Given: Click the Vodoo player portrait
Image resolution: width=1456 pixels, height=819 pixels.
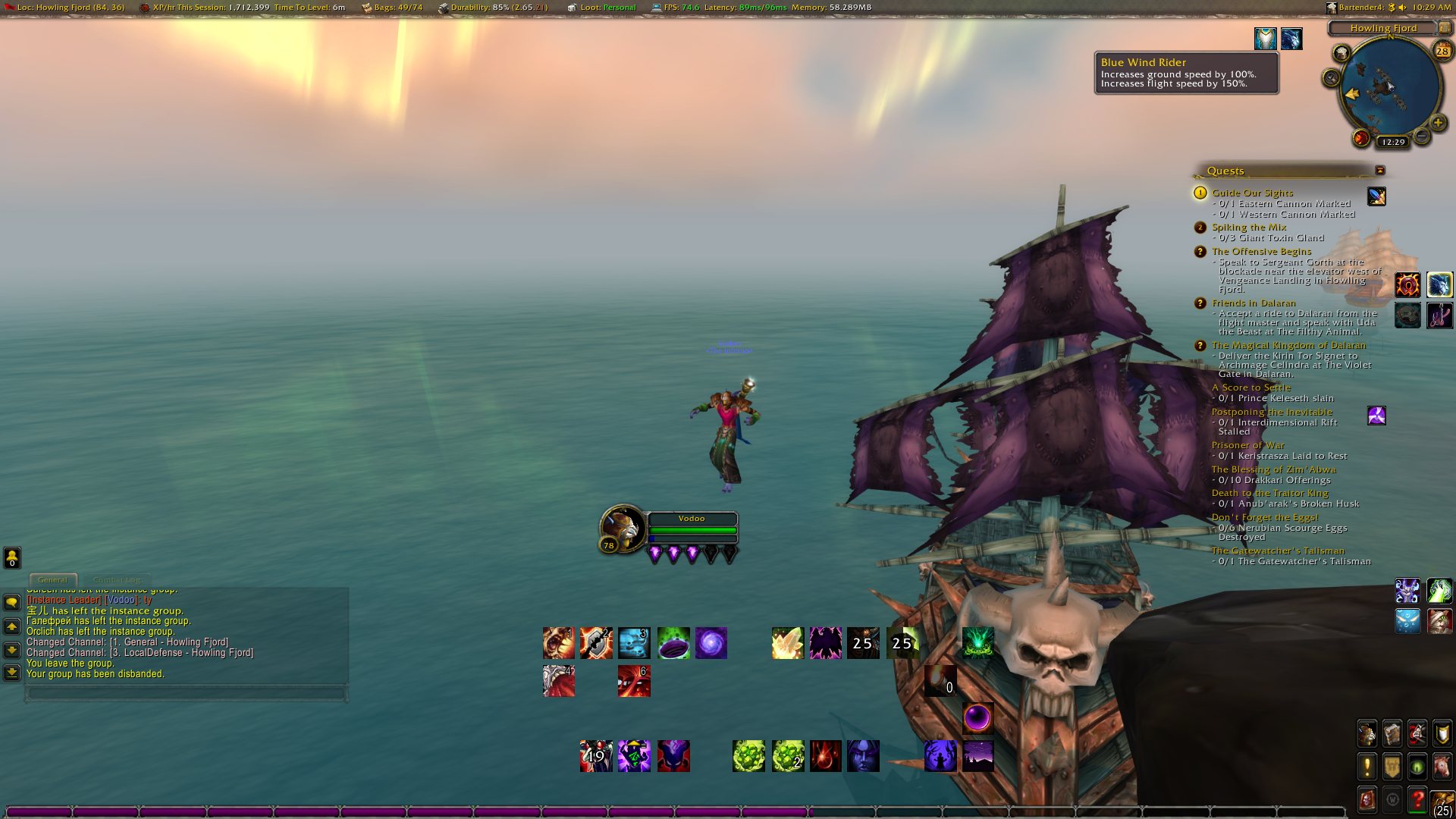Looking at the screenshot, I should click(x=622, y=526).
